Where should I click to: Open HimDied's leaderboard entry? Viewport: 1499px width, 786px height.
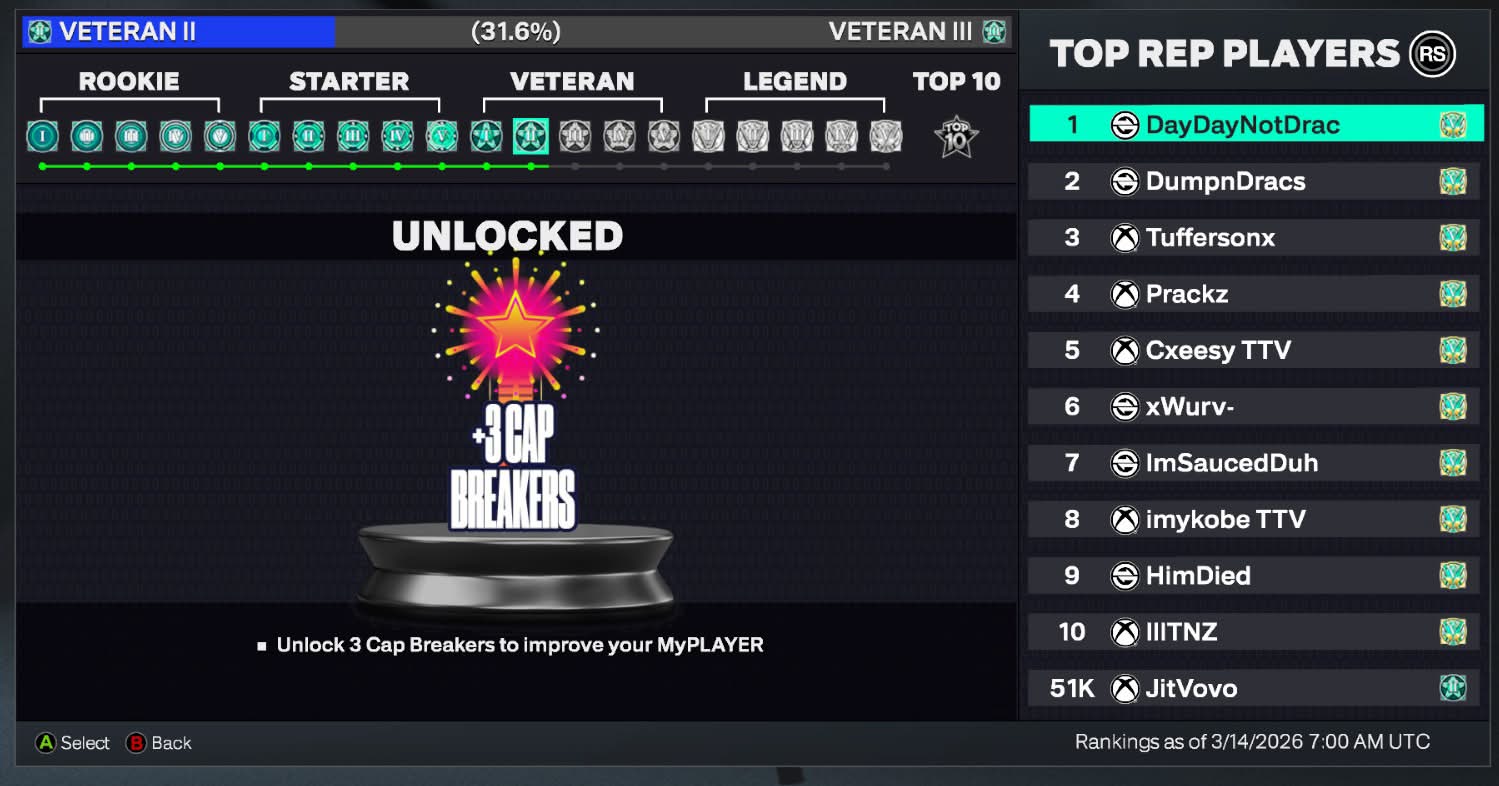click(1254, 576)
